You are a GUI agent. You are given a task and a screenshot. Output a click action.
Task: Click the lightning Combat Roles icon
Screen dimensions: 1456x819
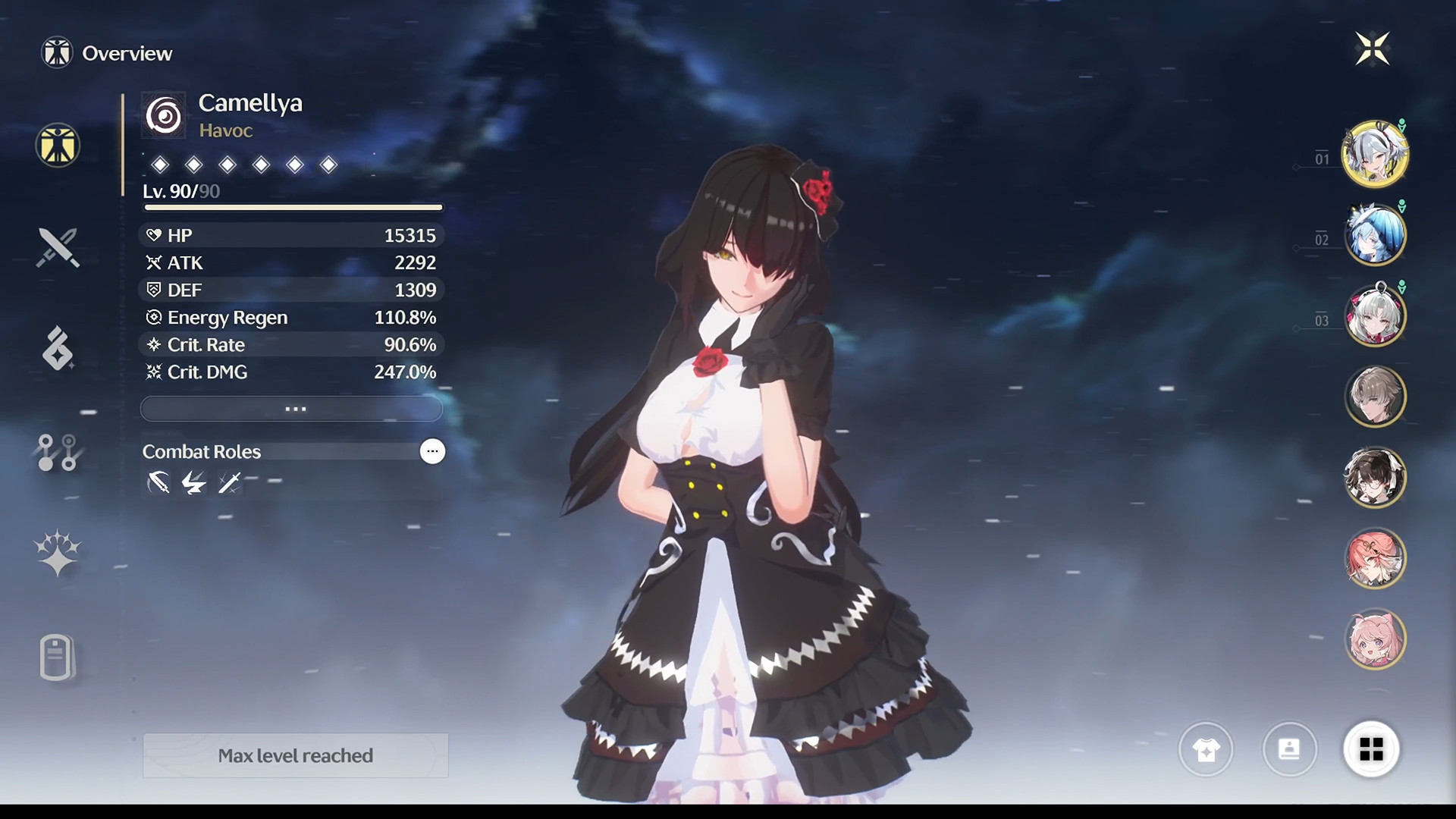[193, 482]
